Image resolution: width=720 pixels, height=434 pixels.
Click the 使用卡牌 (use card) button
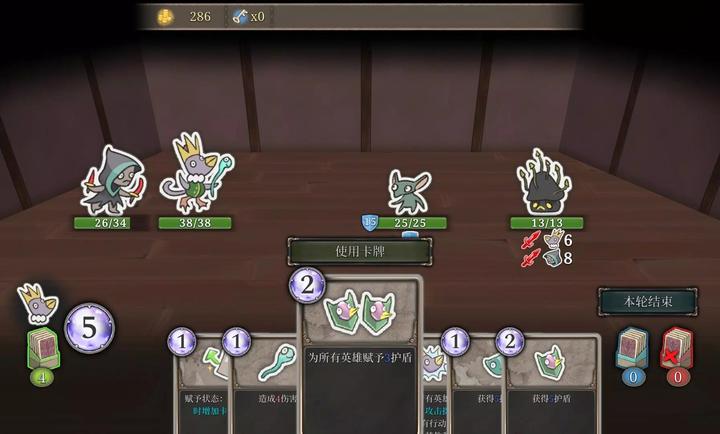pos(360,251)
